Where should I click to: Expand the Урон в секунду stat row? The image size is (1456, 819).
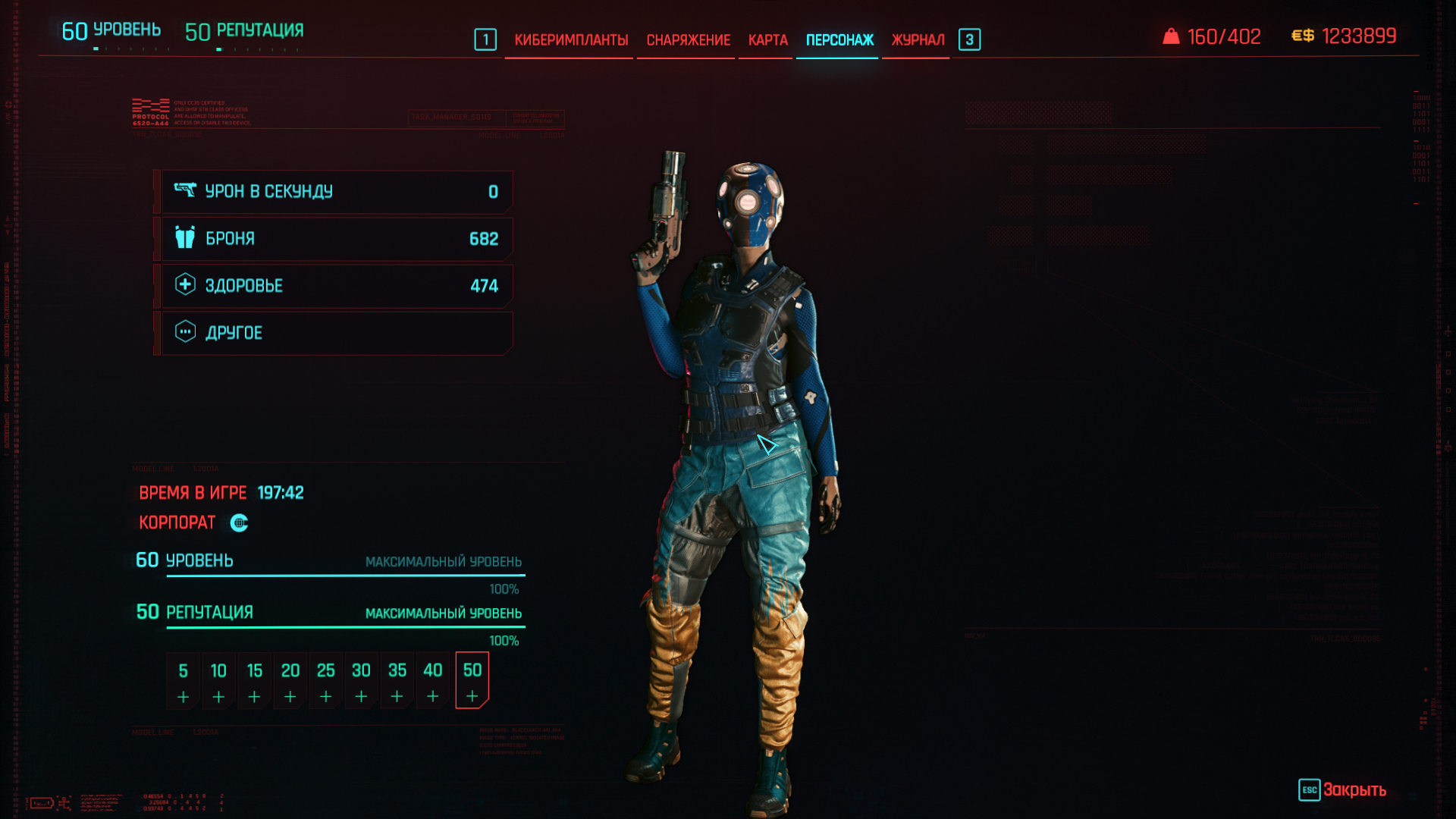[337, 192]
